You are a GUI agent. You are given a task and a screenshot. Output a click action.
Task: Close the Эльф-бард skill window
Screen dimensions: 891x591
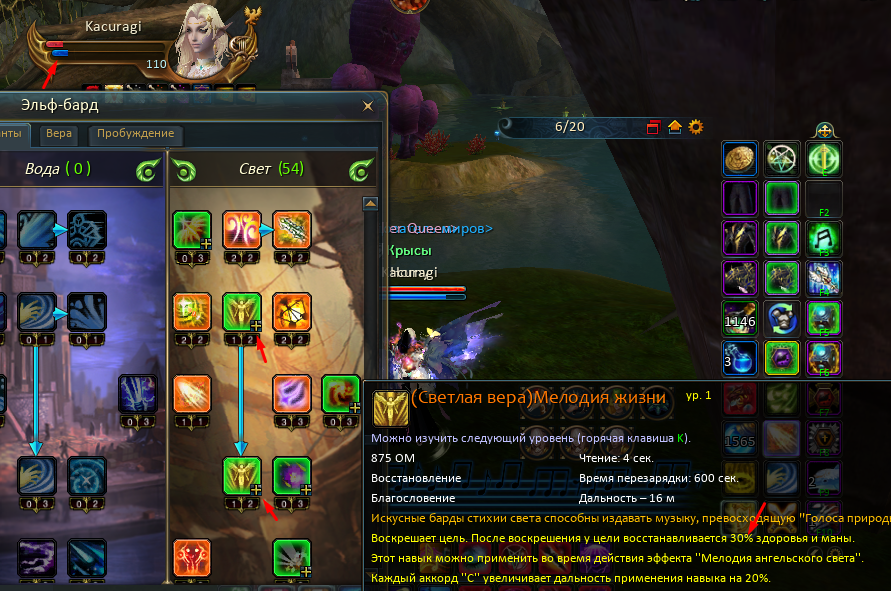(369, 104)
